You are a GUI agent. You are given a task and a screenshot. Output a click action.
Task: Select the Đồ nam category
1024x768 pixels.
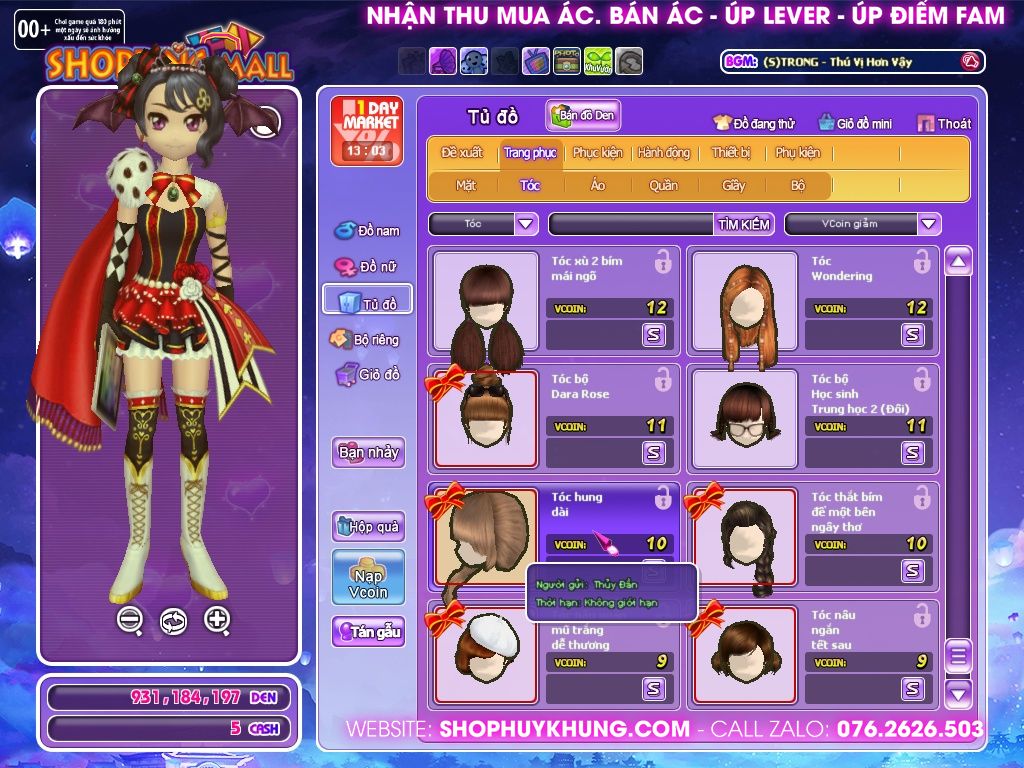click(x=367, y=231)
